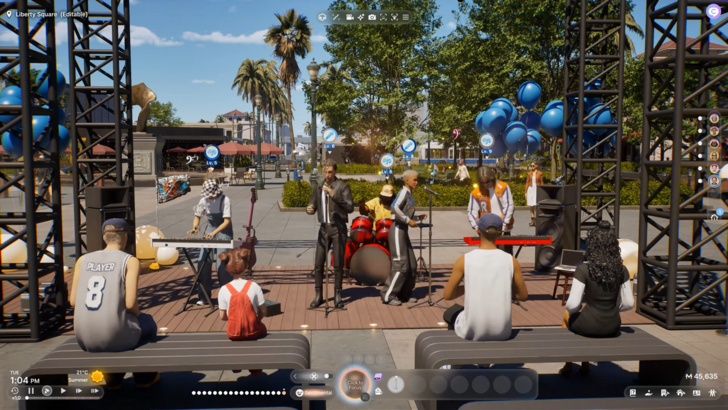728x410 pixels.
Task: Click the active Zoi portrait
Action: 353,384
